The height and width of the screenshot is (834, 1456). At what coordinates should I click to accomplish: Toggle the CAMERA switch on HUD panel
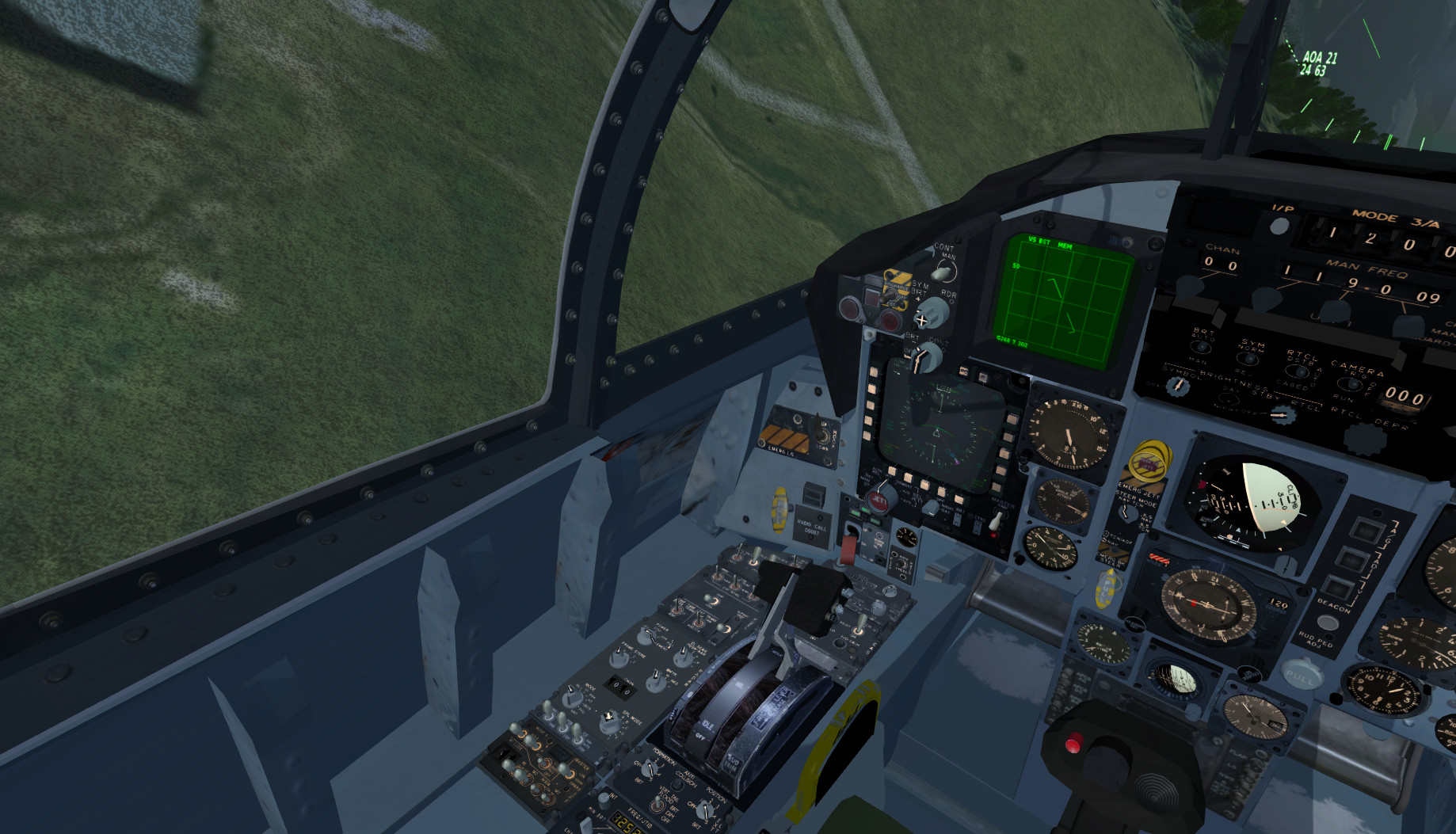(1351, 384)
